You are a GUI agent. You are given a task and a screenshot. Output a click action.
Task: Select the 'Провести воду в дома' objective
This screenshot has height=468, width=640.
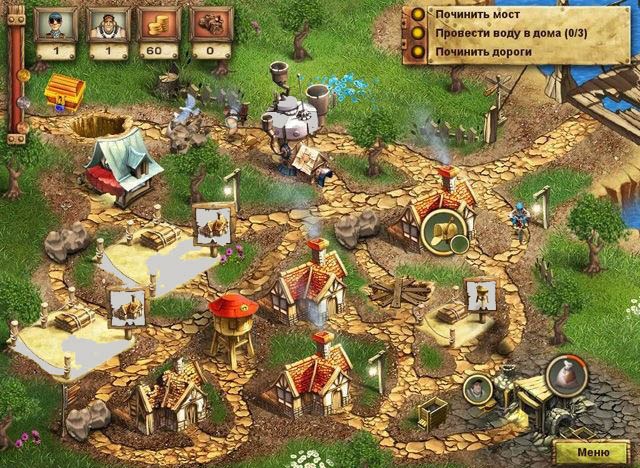click(490, 31)
